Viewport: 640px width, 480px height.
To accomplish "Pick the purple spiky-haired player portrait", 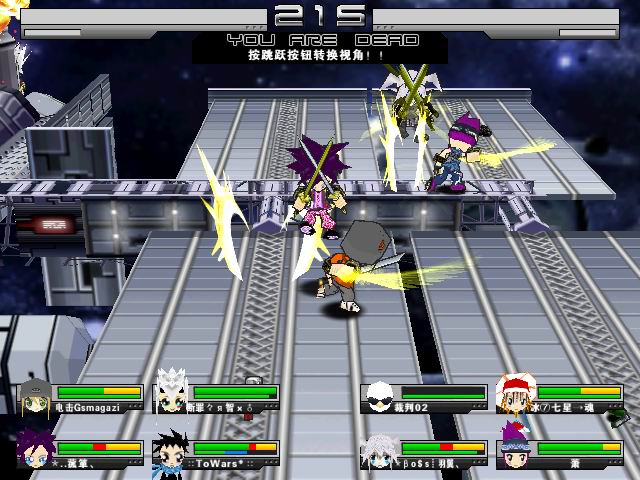I will coord(36,452).
